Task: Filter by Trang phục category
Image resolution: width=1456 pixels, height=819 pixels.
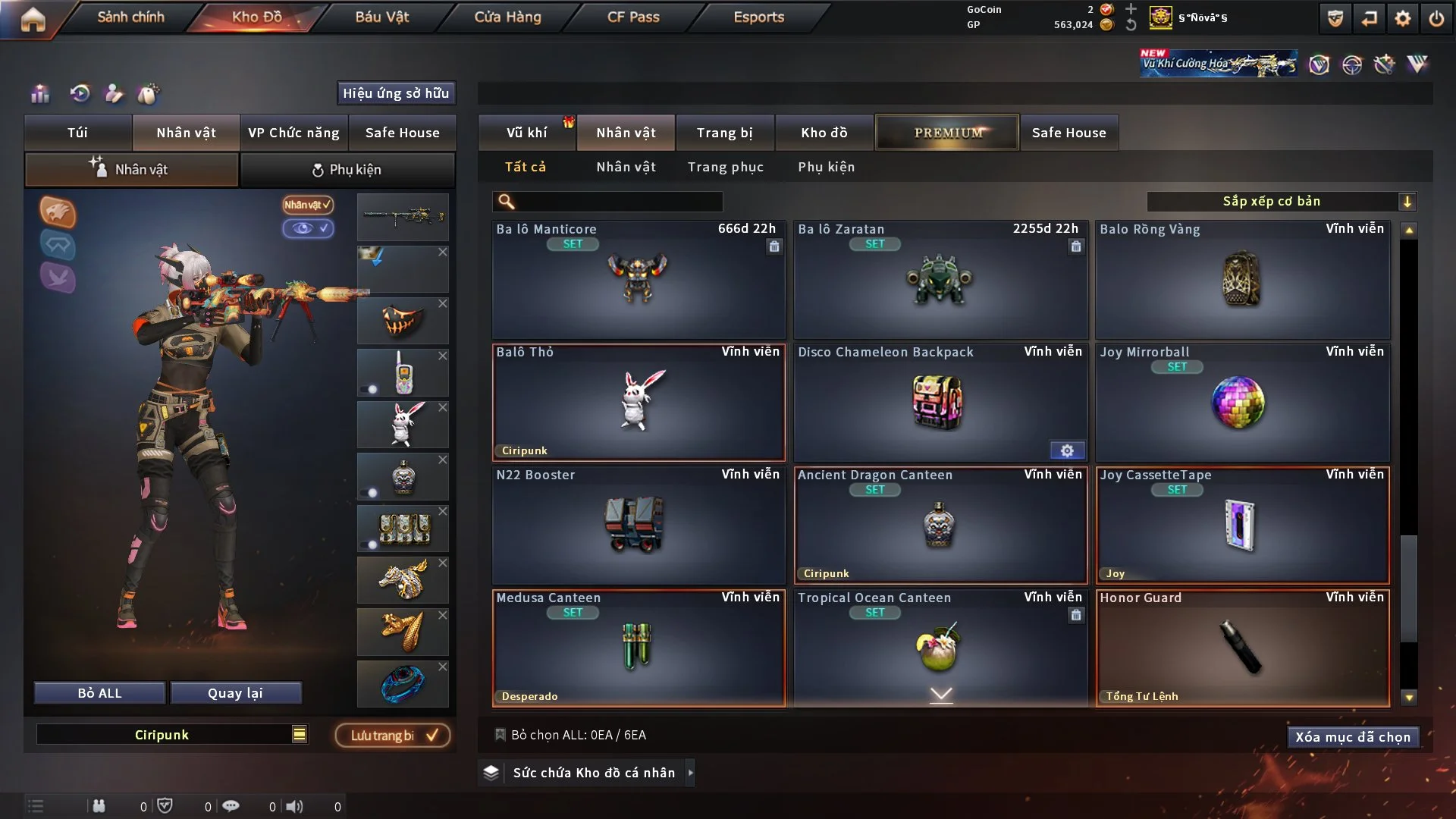Action: (725, 167)
